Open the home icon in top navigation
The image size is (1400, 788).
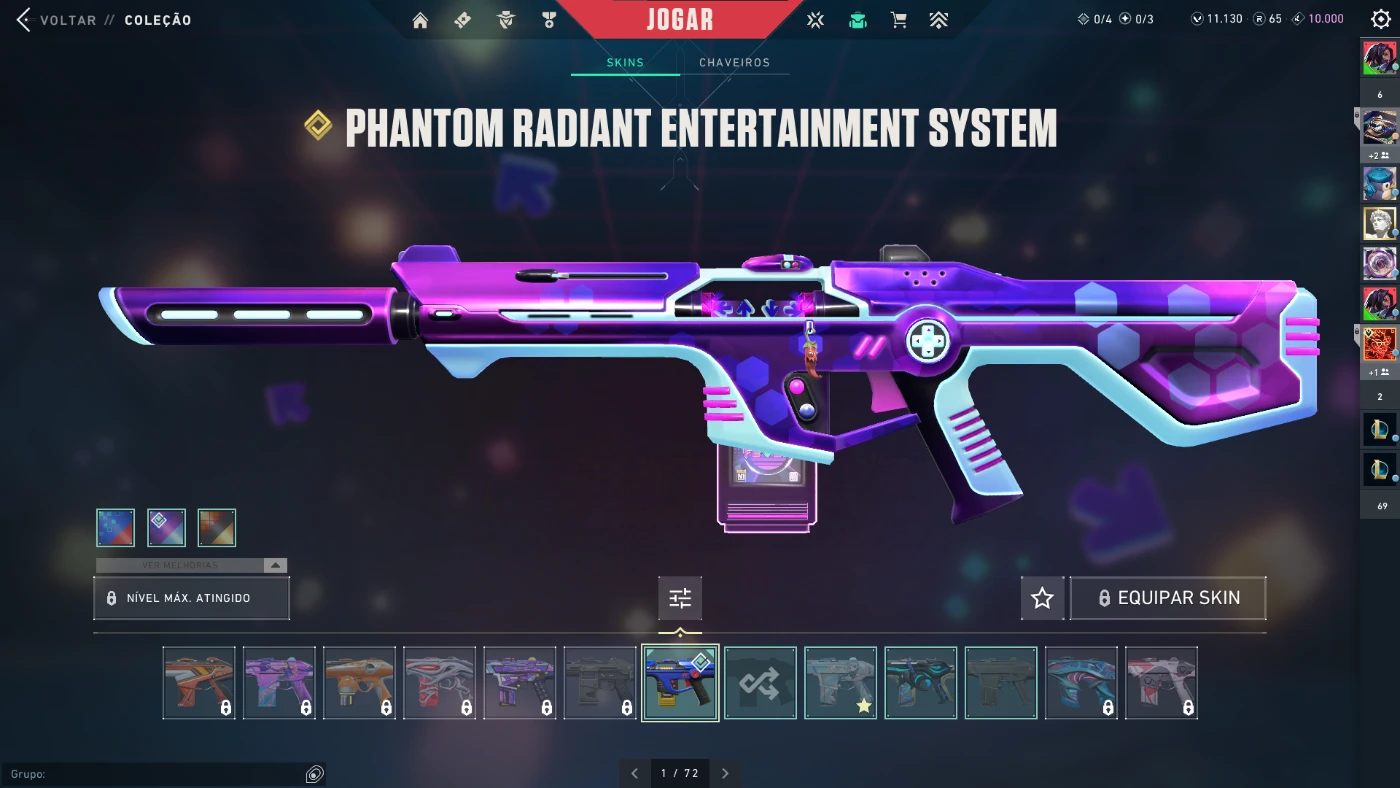420,20
